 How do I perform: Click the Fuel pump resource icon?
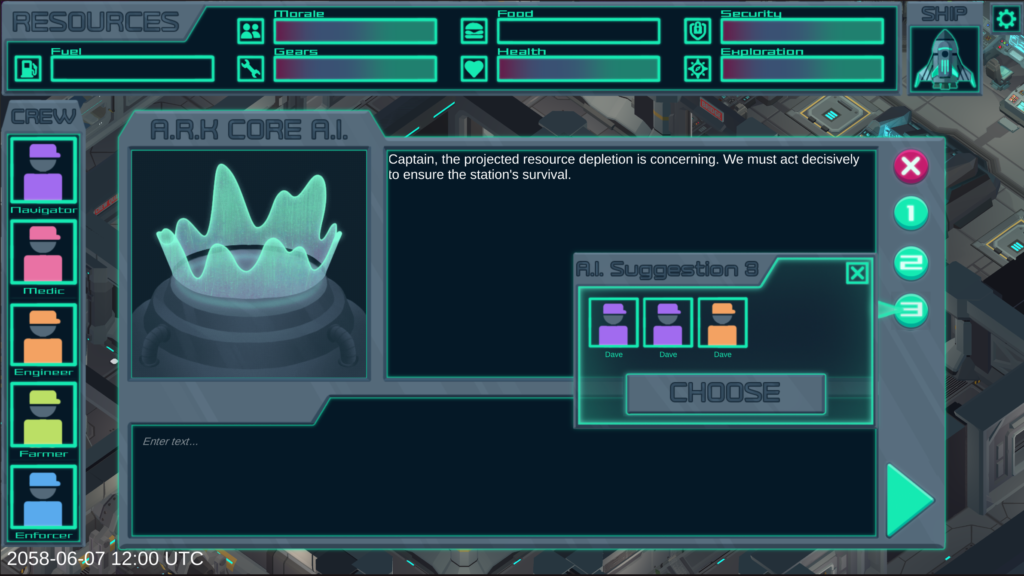pos(28,69)
